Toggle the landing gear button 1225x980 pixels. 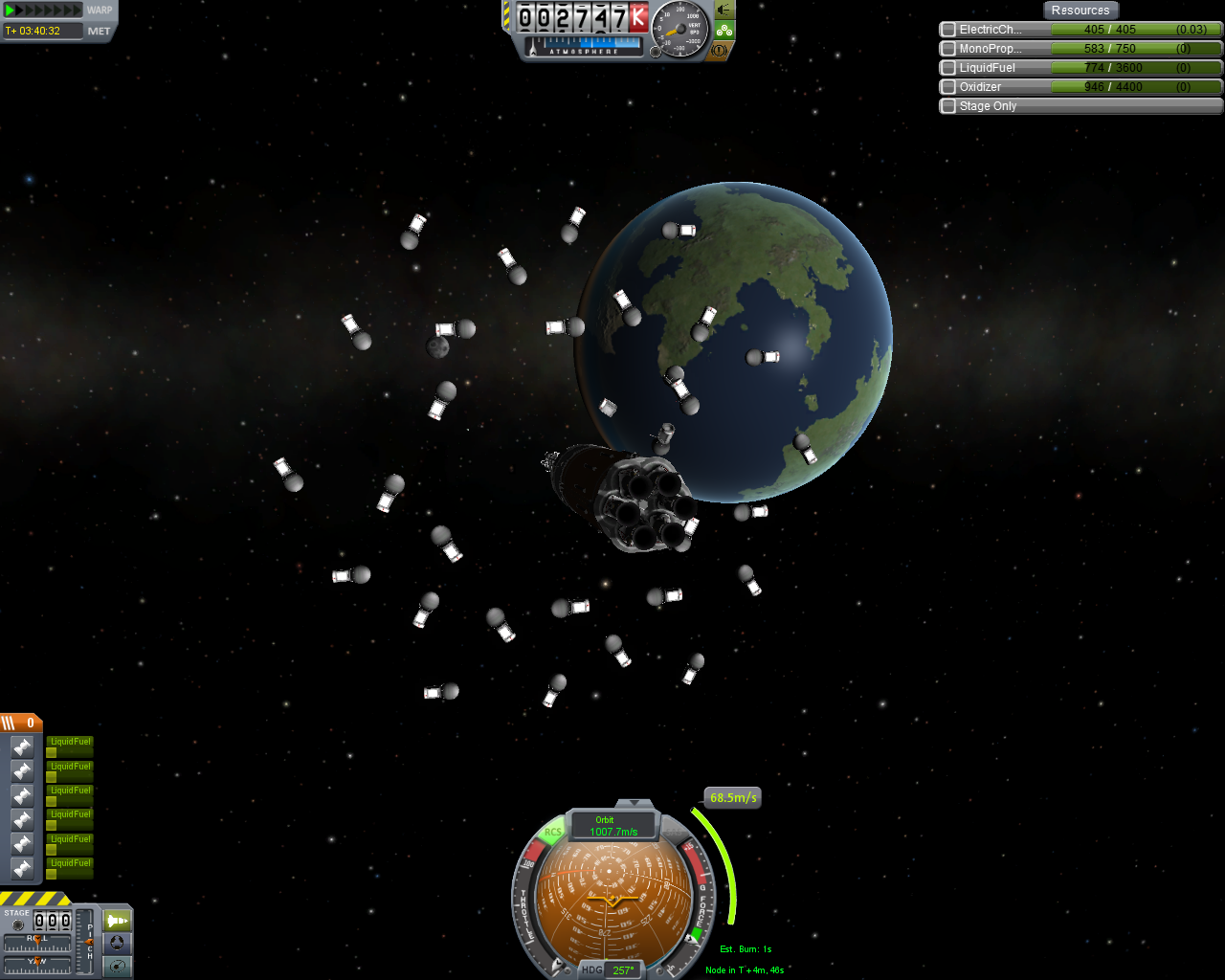724,31
